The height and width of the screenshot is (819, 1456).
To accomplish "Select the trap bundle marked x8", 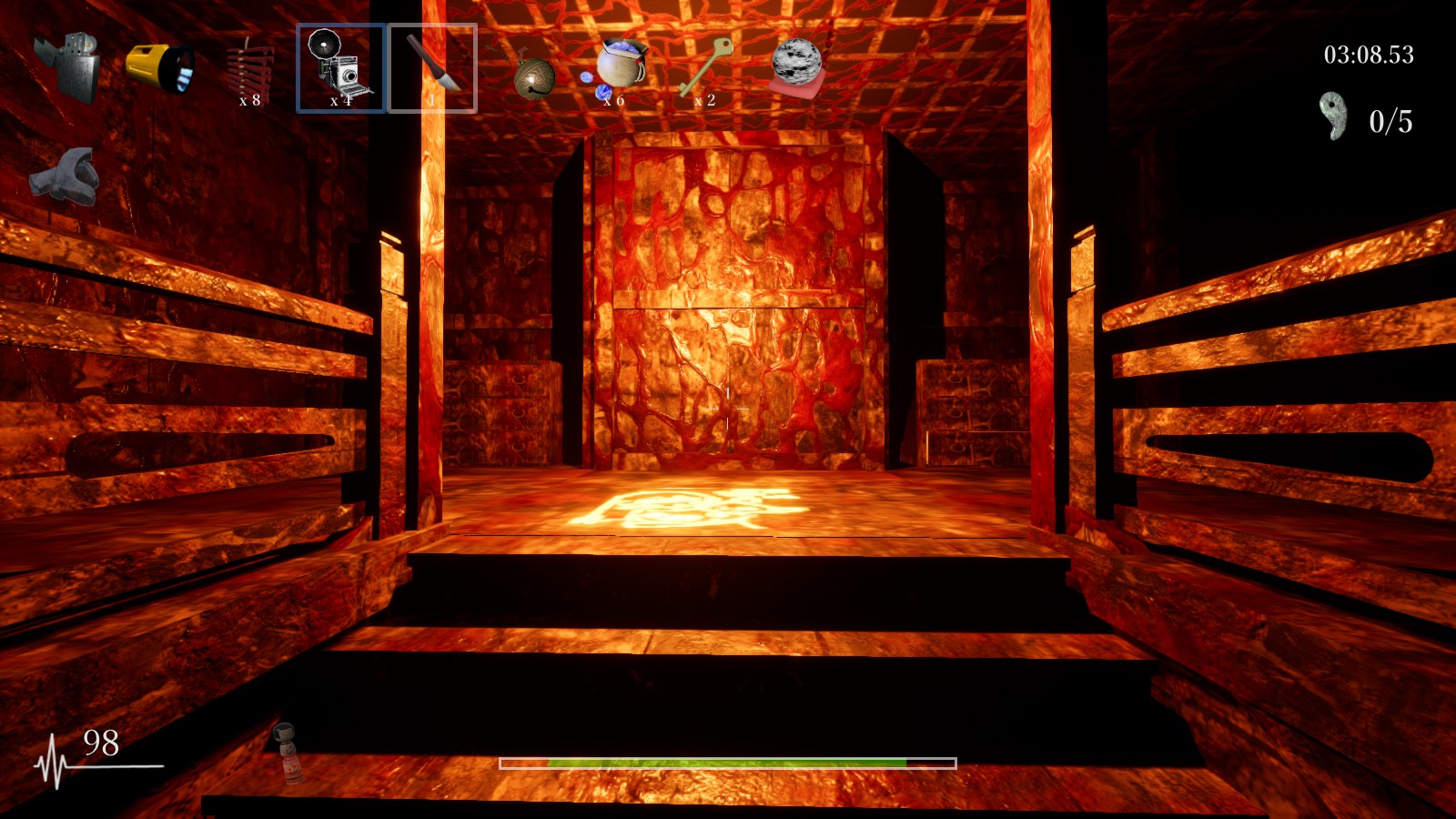I will tap(252, 64).
